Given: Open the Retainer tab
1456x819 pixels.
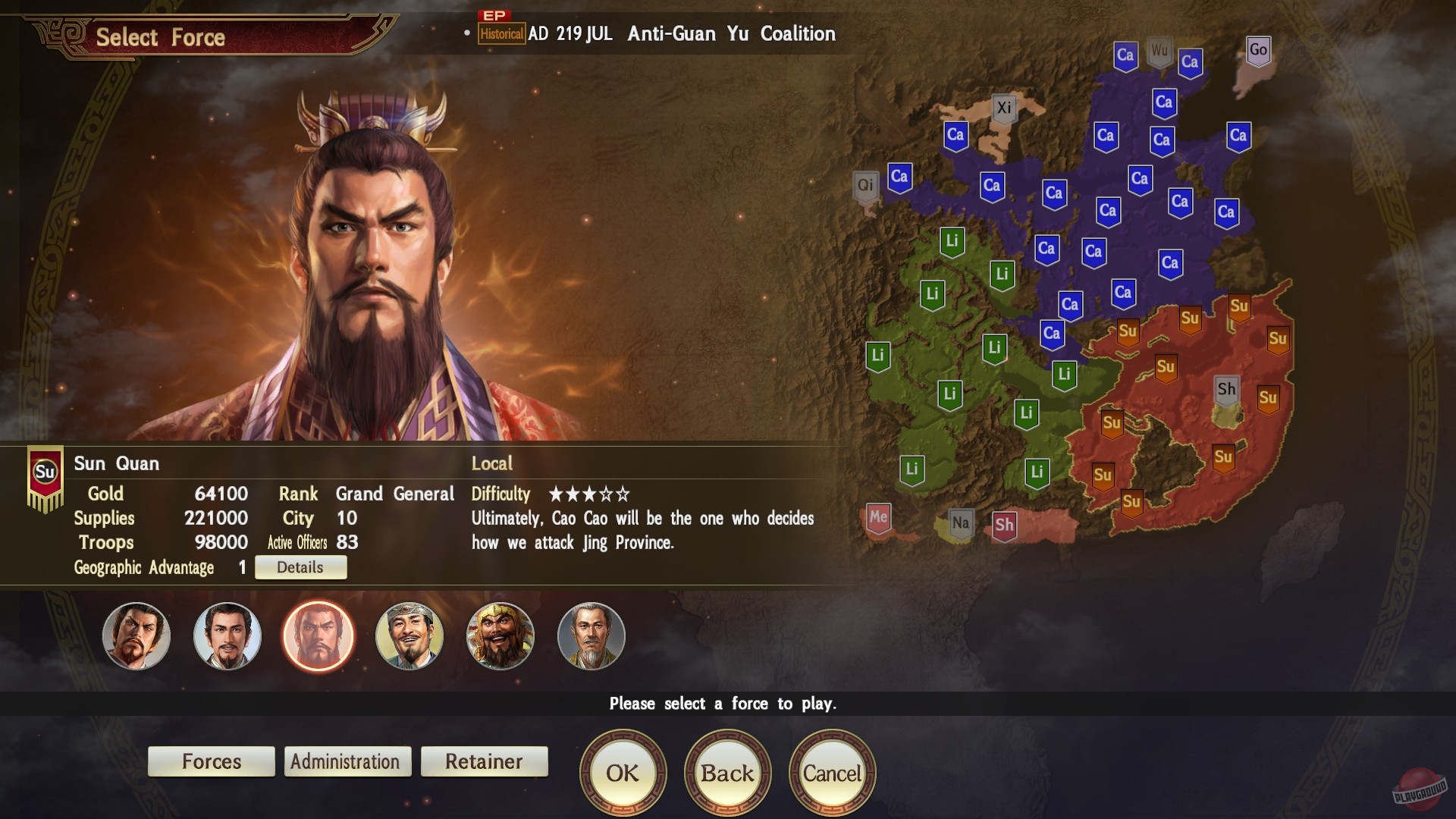Looking at the screenshot, I should tap(484, 761).
